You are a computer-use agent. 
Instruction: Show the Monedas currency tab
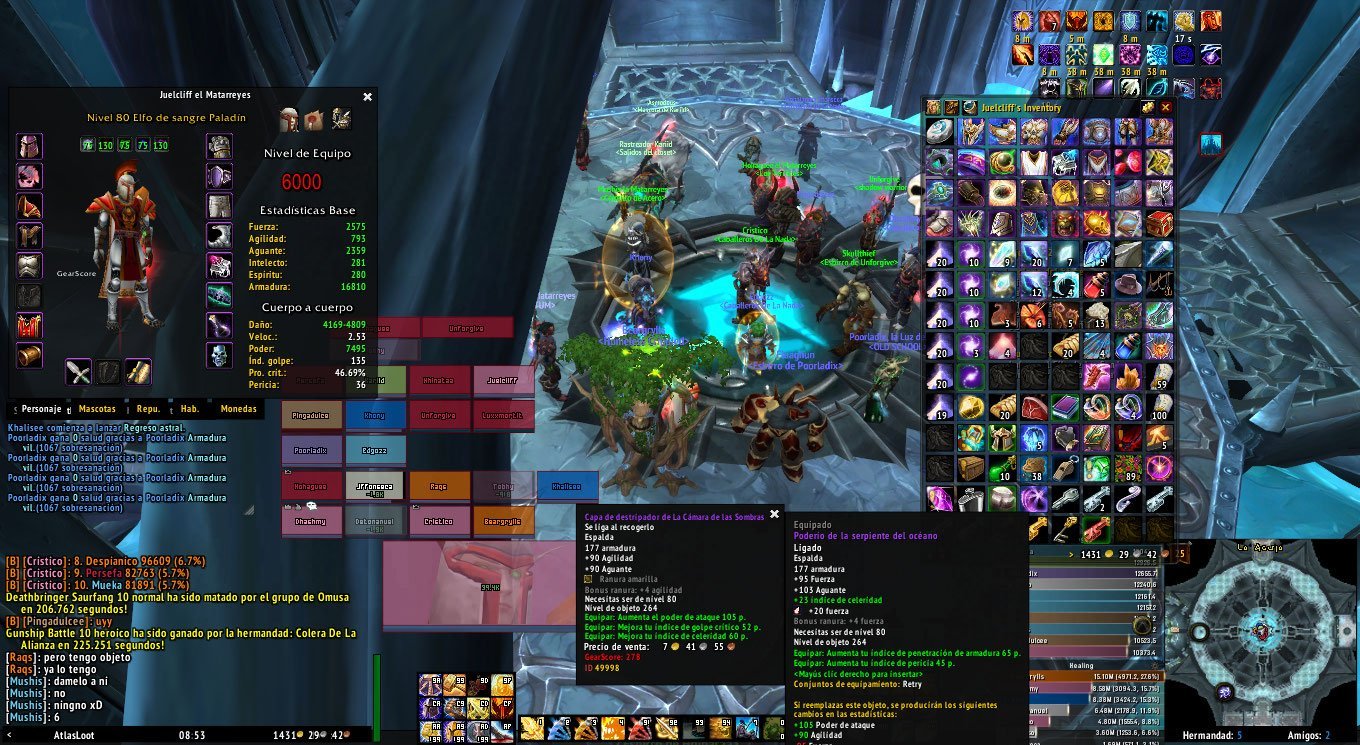[238, 409]
